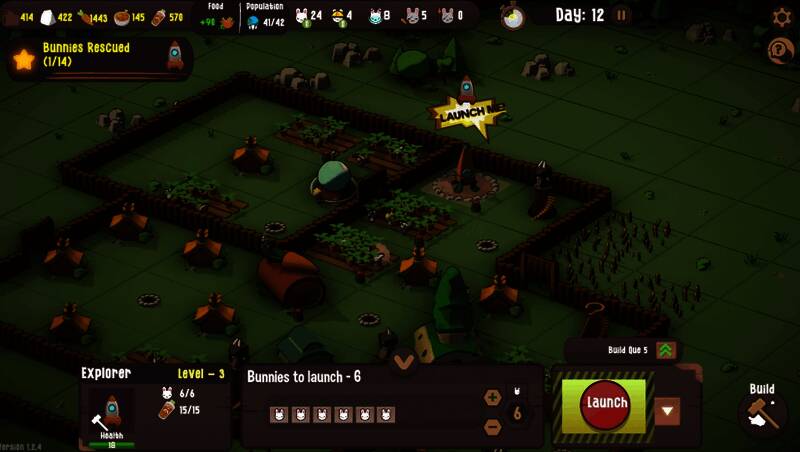Pause the game next to the day counter
Viewport: 800px width, 452px height.
click(622, 15)
